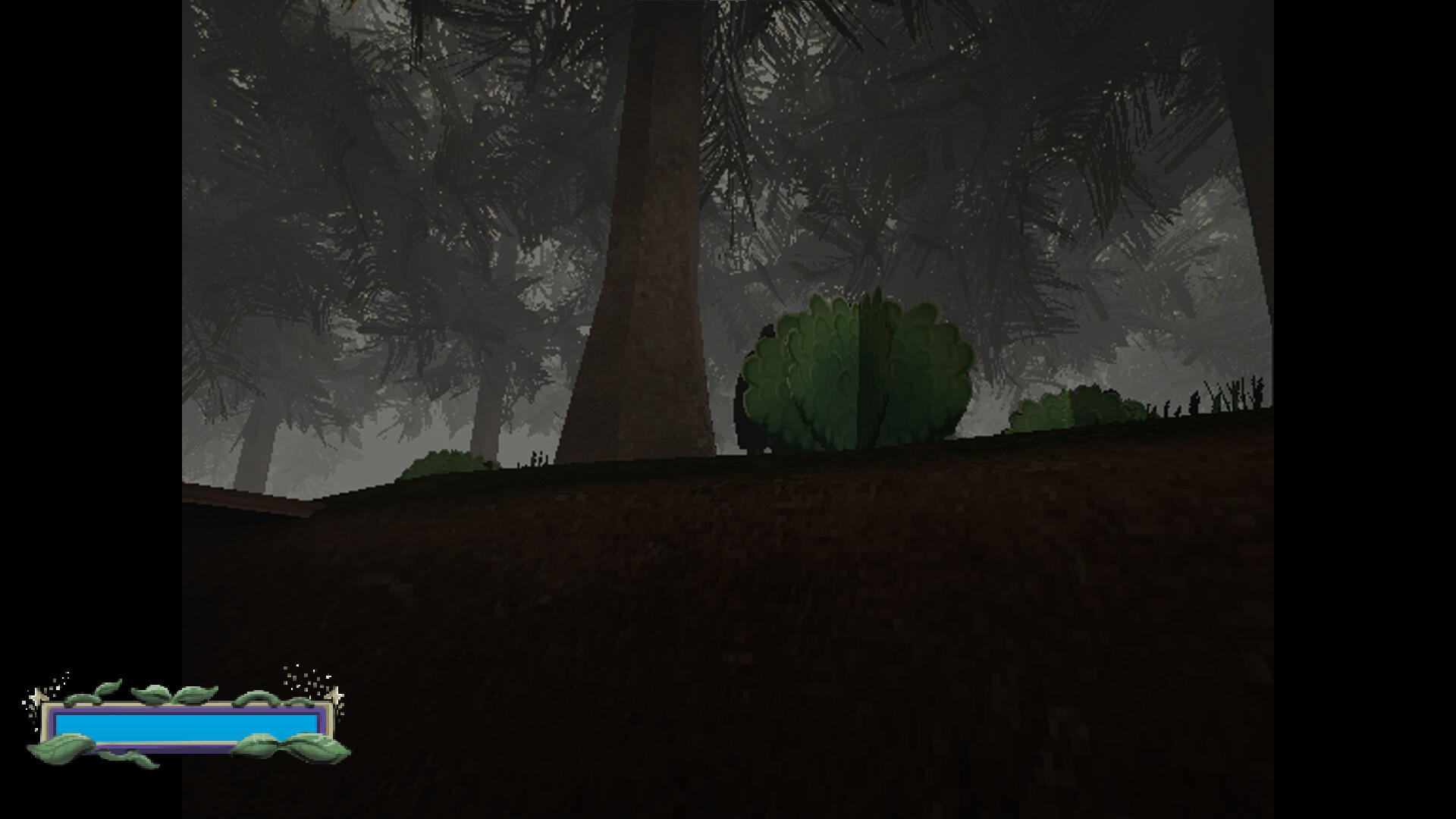
Task: Click the sparkle star left of the bar
Action: pos(36,697)
